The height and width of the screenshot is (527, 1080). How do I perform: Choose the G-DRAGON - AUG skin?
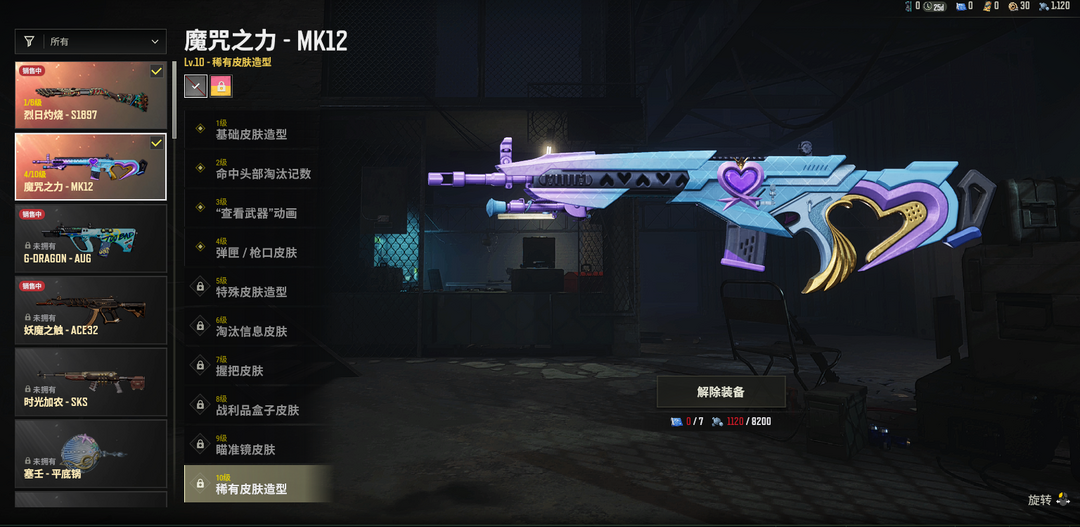(x=91, y=238)
